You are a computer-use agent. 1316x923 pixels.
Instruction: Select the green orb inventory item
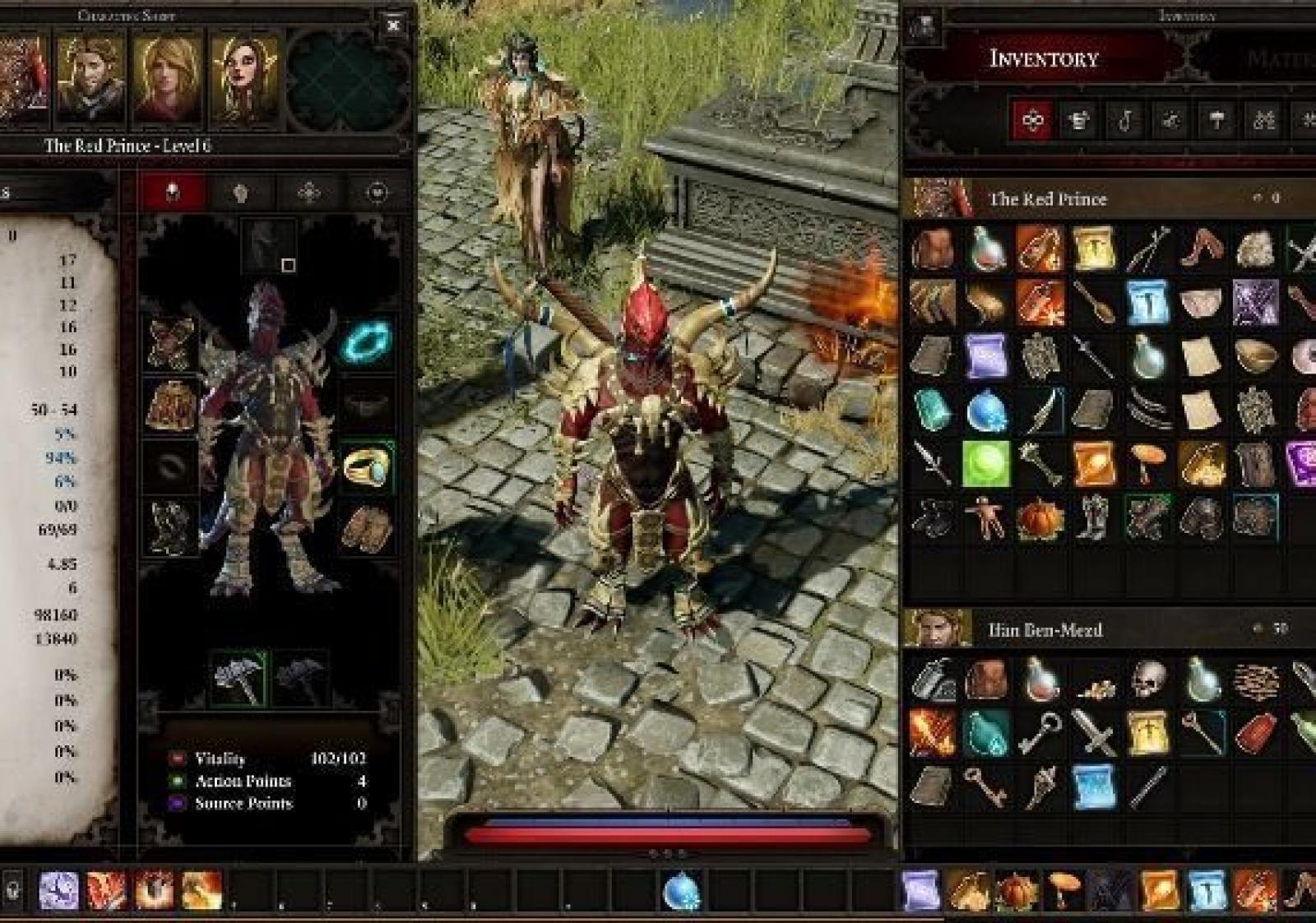pos(985,464)
